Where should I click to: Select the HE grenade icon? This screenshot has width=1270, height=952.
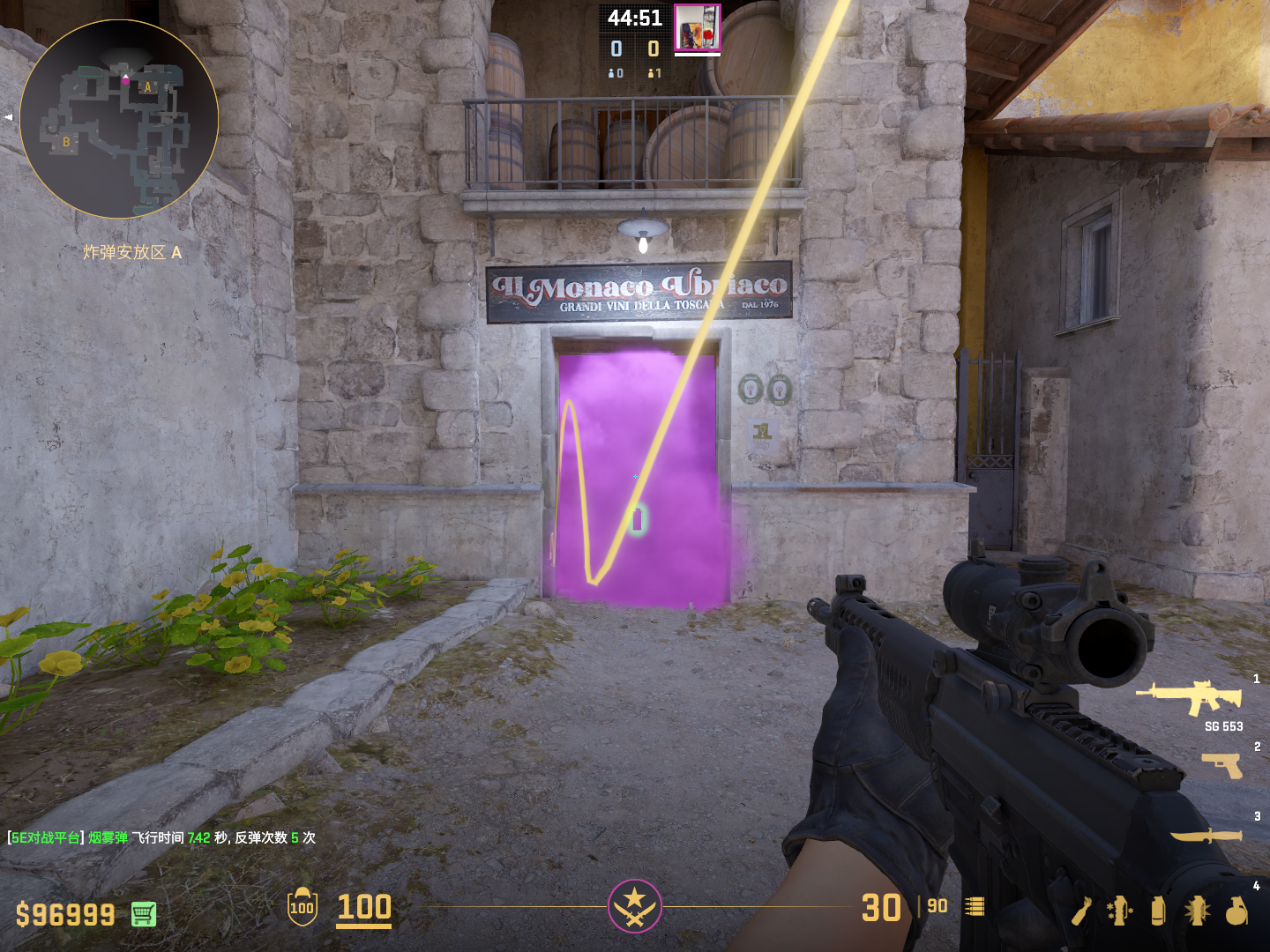point(1236,911)
